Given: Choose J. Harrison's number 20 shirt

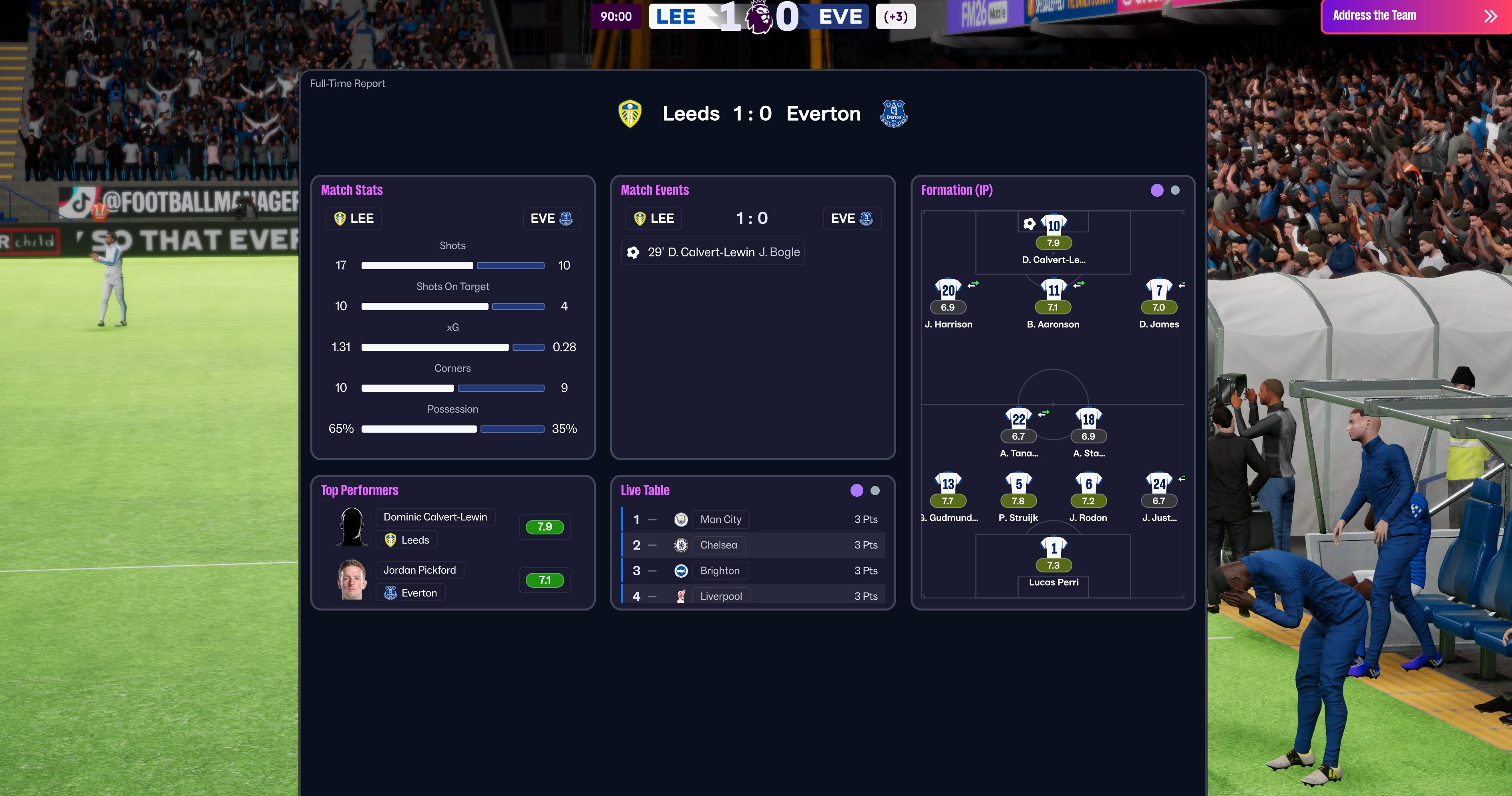Looking at the screenshot, I should (x=948, y=290).
